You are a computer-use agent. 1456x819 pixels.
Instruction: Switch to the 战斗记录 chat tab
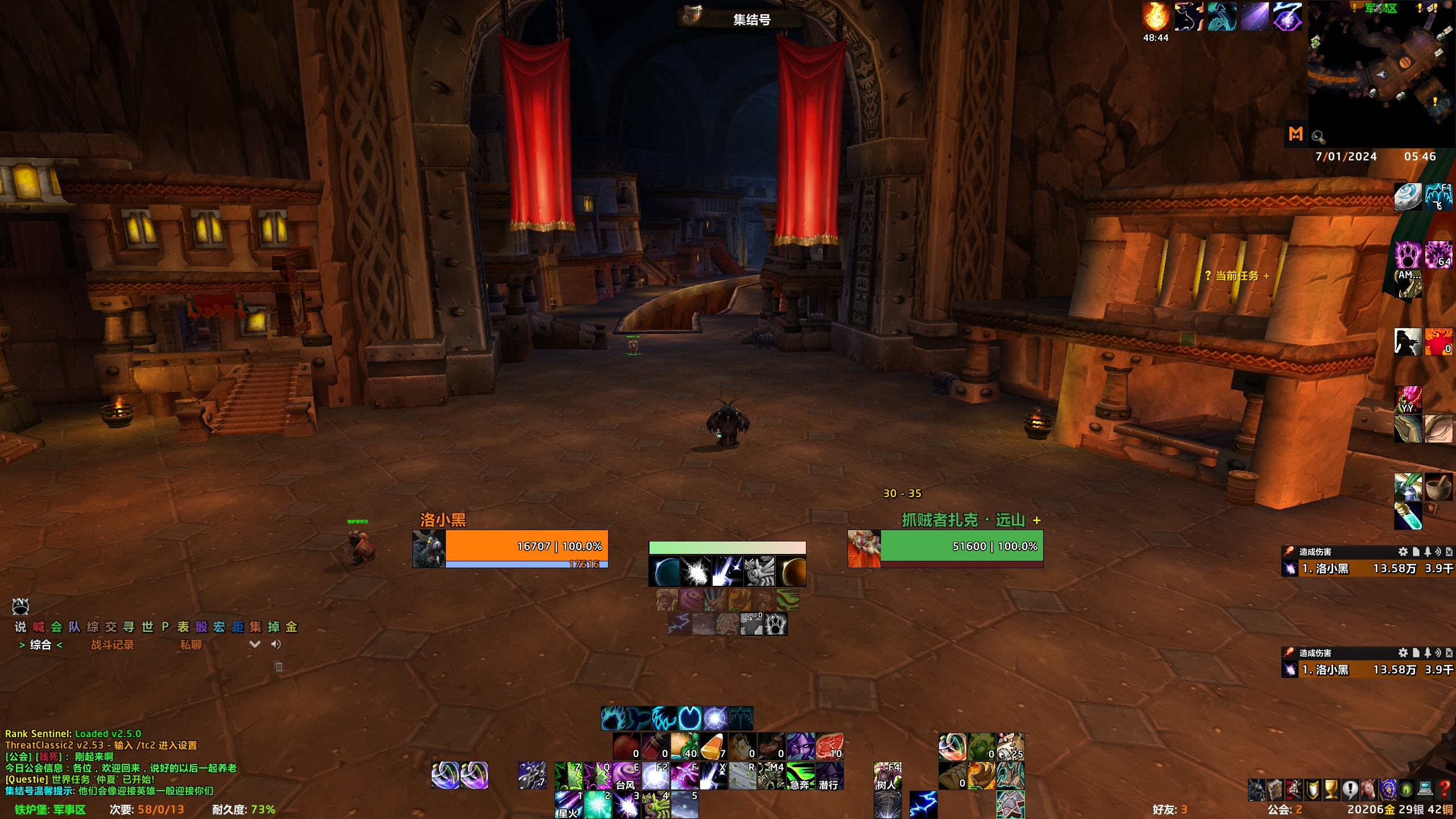click(x=113, y=644)
